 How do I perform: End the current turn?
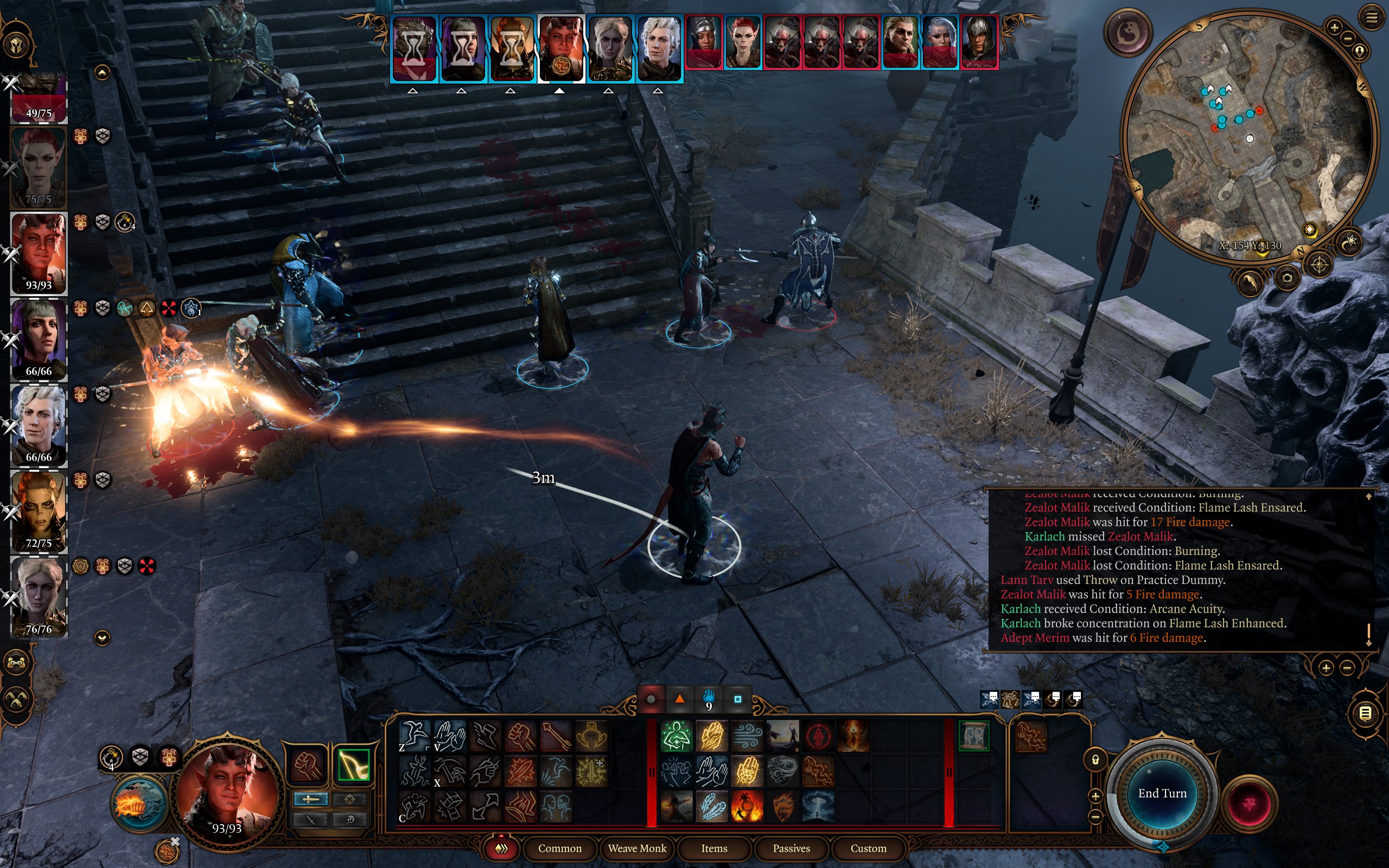tap(1162, 793)
